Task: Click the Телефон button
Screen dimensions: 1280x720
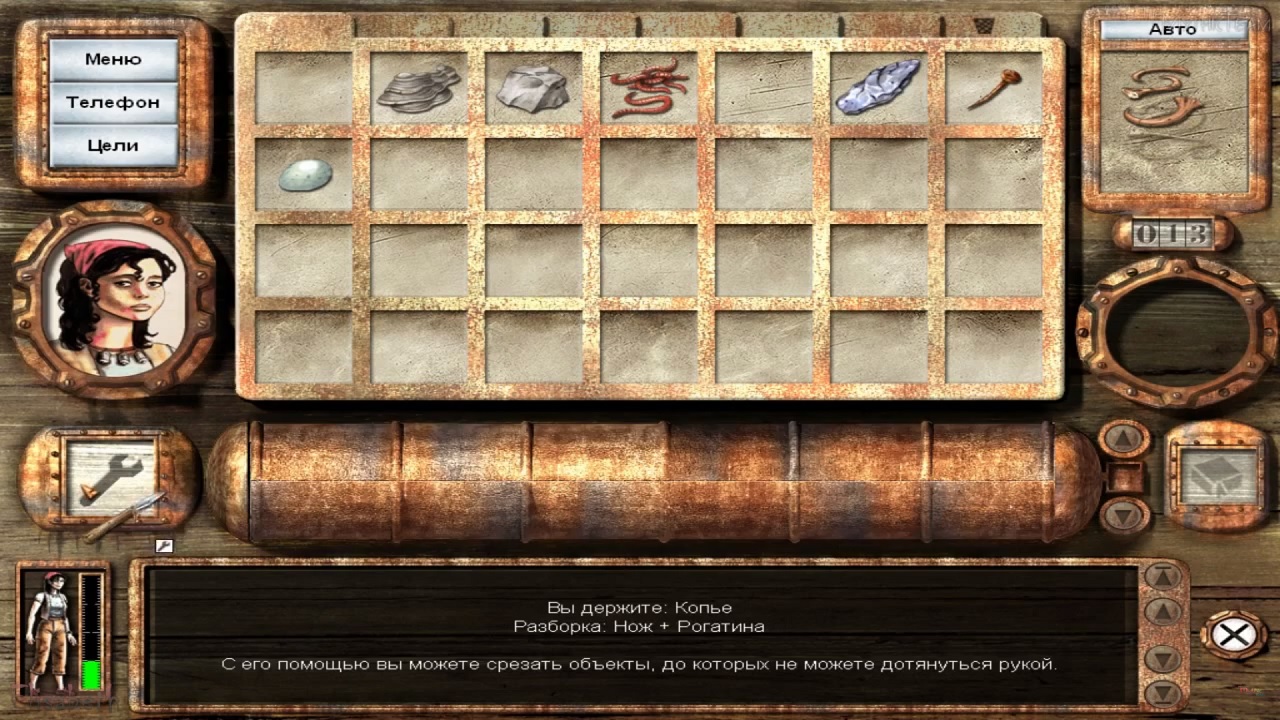Action: point(113,102)
